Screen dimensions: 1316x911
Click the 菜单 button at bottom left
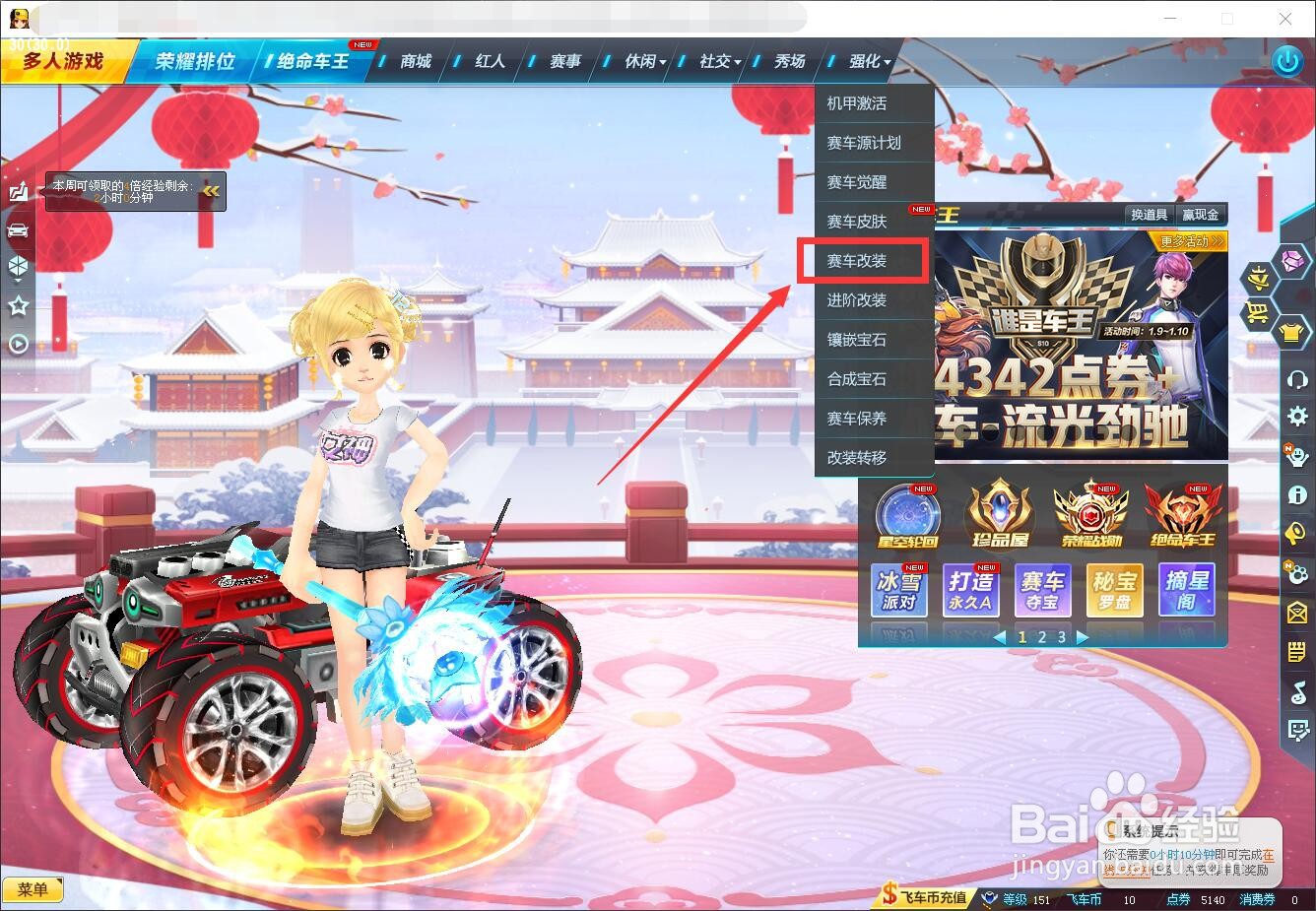pos(33,889)
